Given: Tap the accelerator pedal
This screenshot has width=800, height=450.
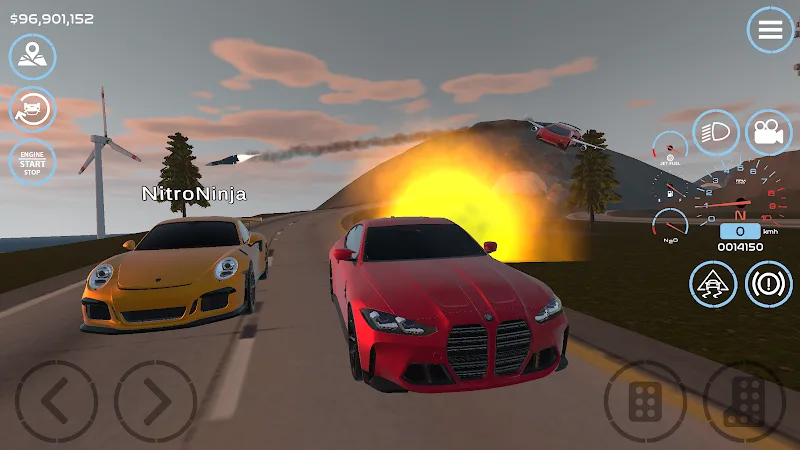Looking at the screenshot, I should (744, 402).
